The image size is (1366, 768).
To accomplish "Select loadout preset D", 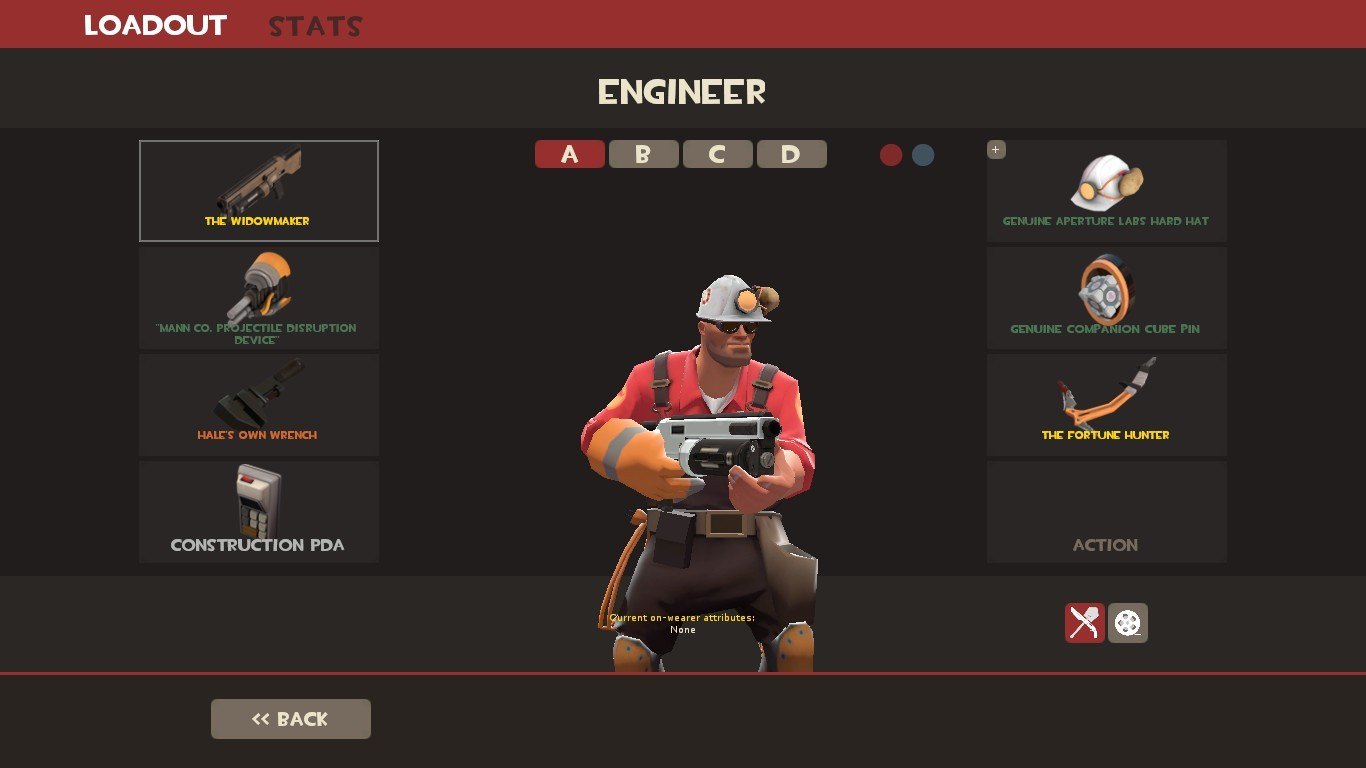I will (x=791, y=154).
